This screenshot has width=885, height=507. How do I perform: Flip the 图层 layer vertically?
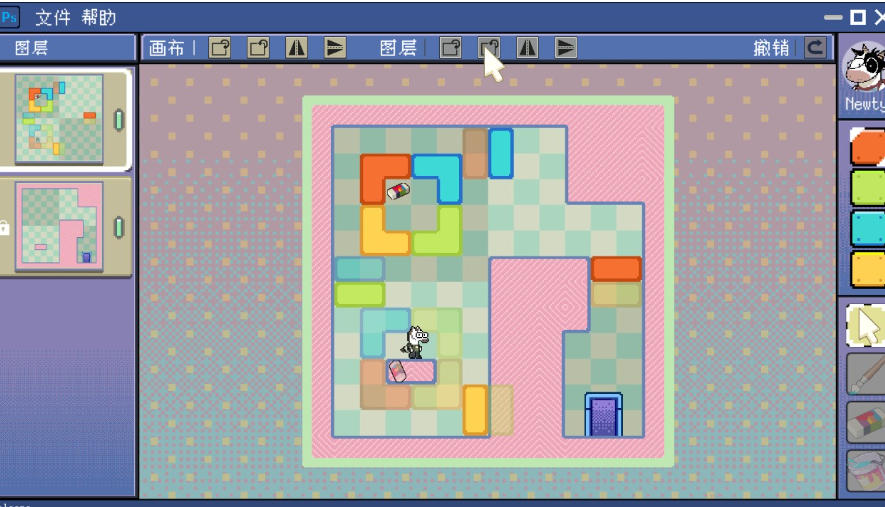coord(565,48)
